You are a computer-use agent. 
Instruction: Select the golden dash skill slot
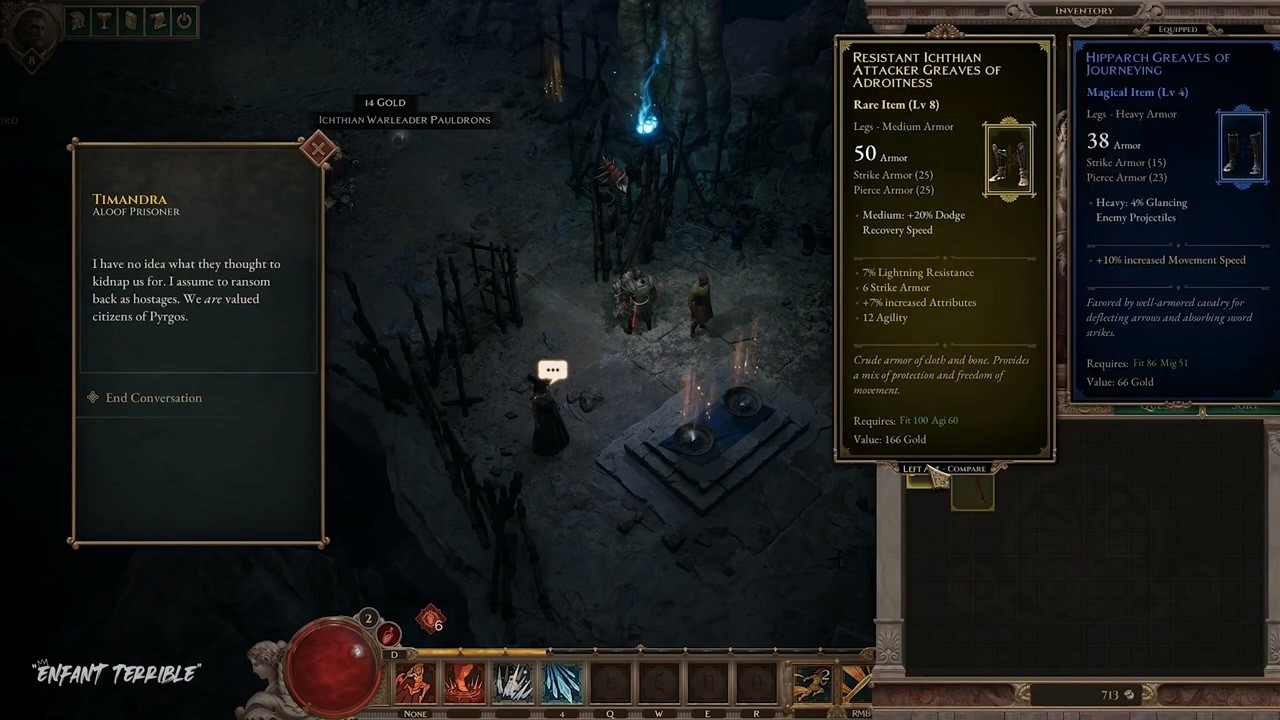click(x=811, y=684)
